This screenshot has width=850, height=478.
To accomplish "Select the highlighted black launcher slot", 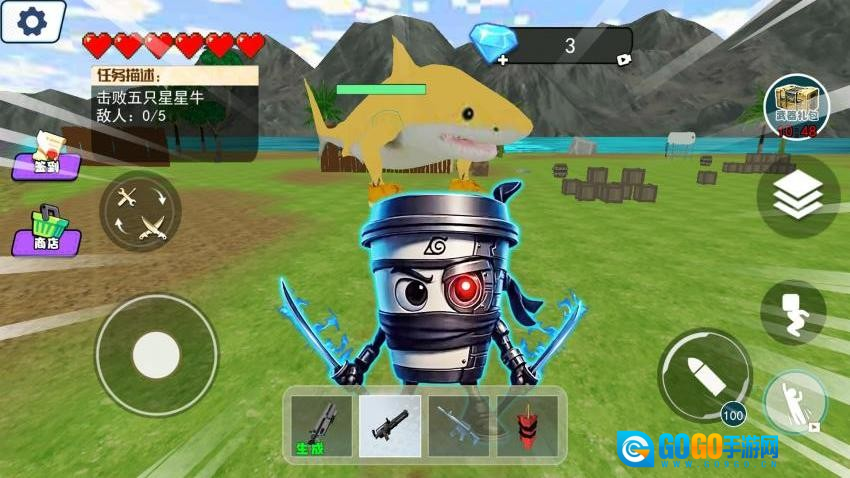I will (x=389, y=425).
